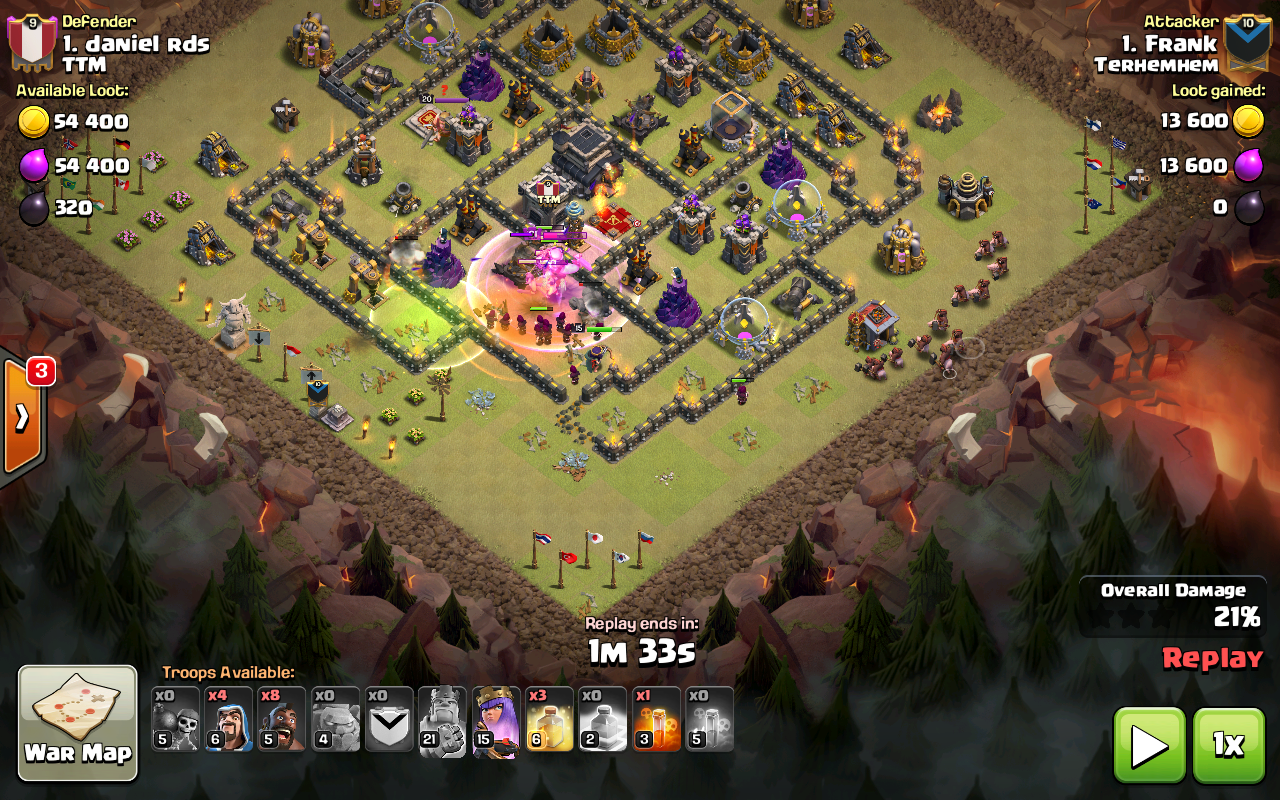
Task: Select the Barbarian King hero slot
Action: 442,720
